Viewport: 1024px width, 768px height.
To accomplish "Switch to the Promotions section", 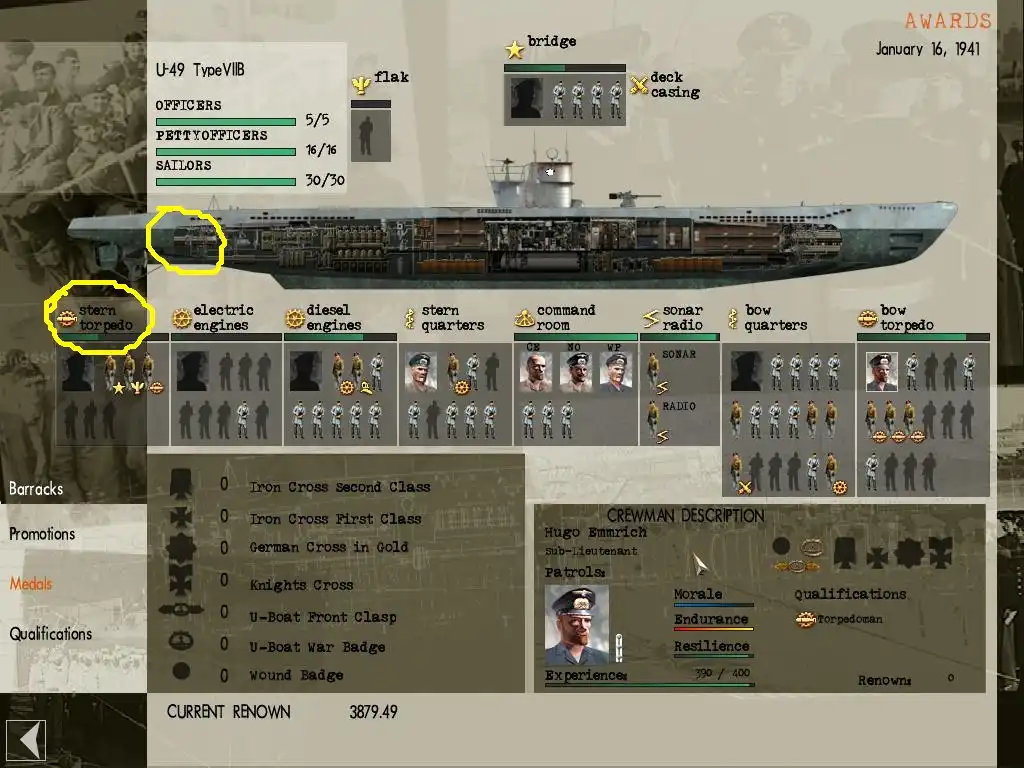I will [42, 534].
